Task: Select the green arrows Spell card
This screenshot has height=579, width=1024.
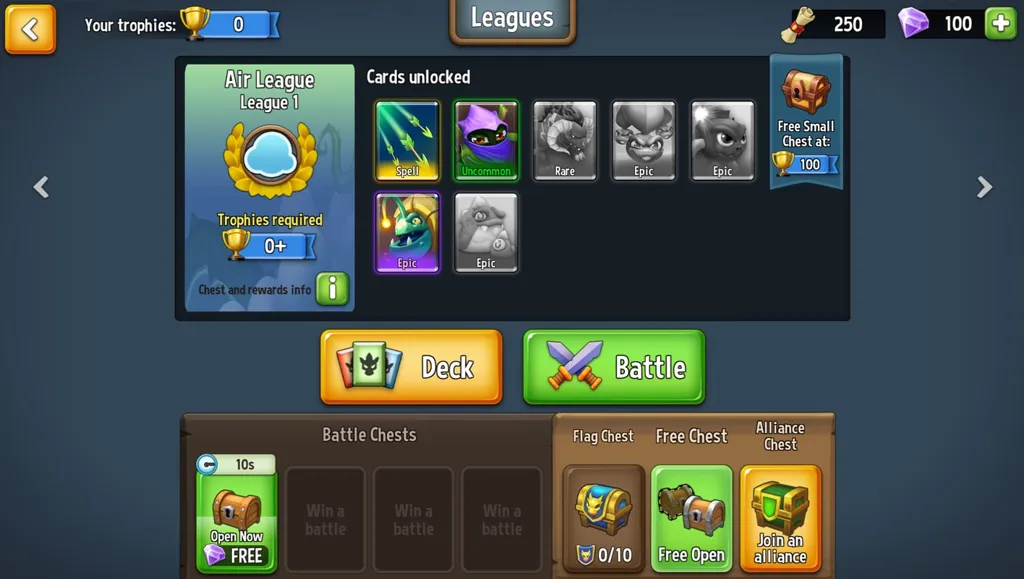Action: (x=407, y=141)
